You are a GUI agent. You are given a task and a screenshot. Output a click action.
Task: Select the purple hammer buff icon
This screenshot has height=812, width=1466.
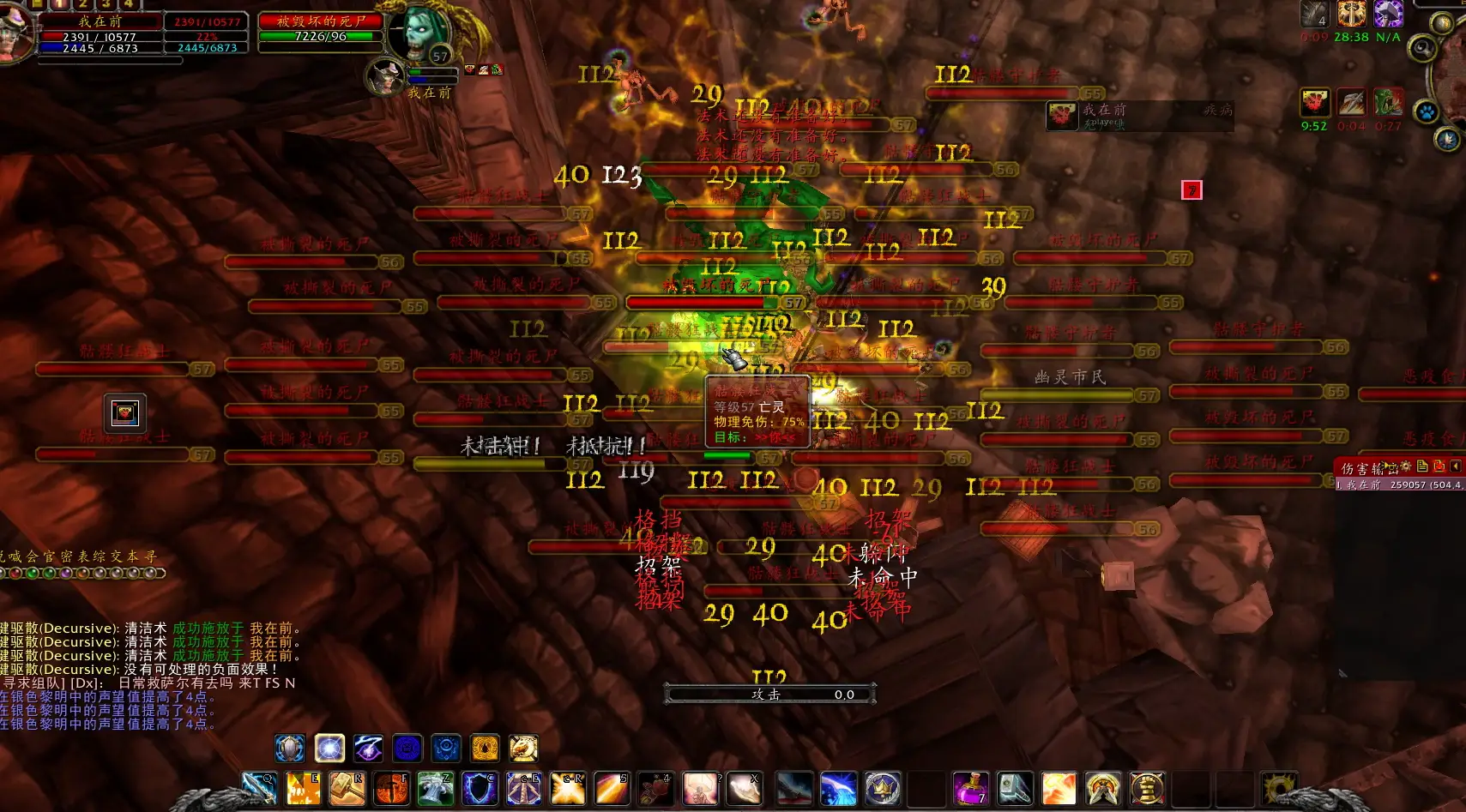tap(1388, 14)
